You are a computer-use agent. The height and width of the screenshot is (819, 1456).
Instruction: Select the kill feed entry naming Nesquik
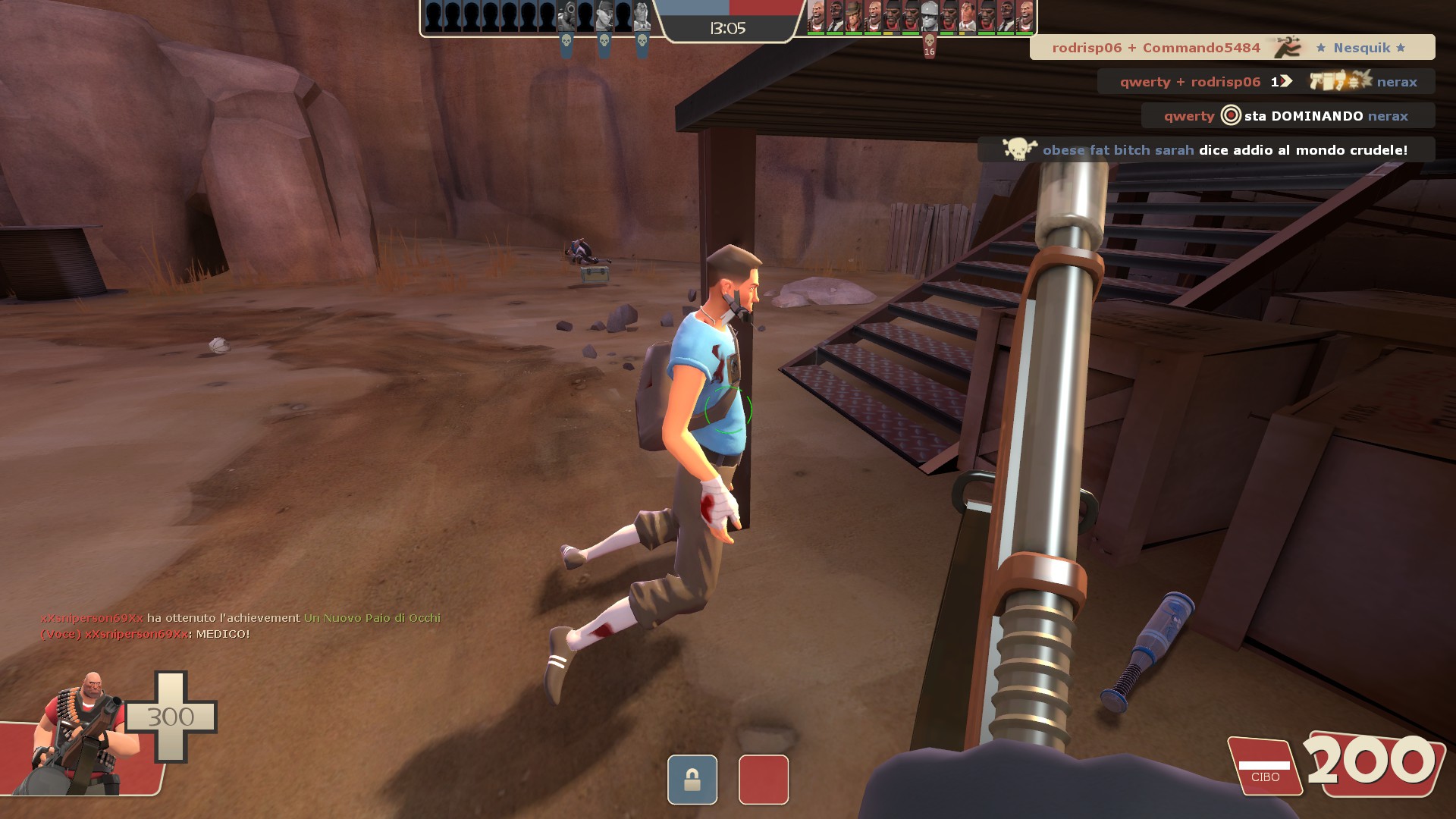tap(1232, 48)
